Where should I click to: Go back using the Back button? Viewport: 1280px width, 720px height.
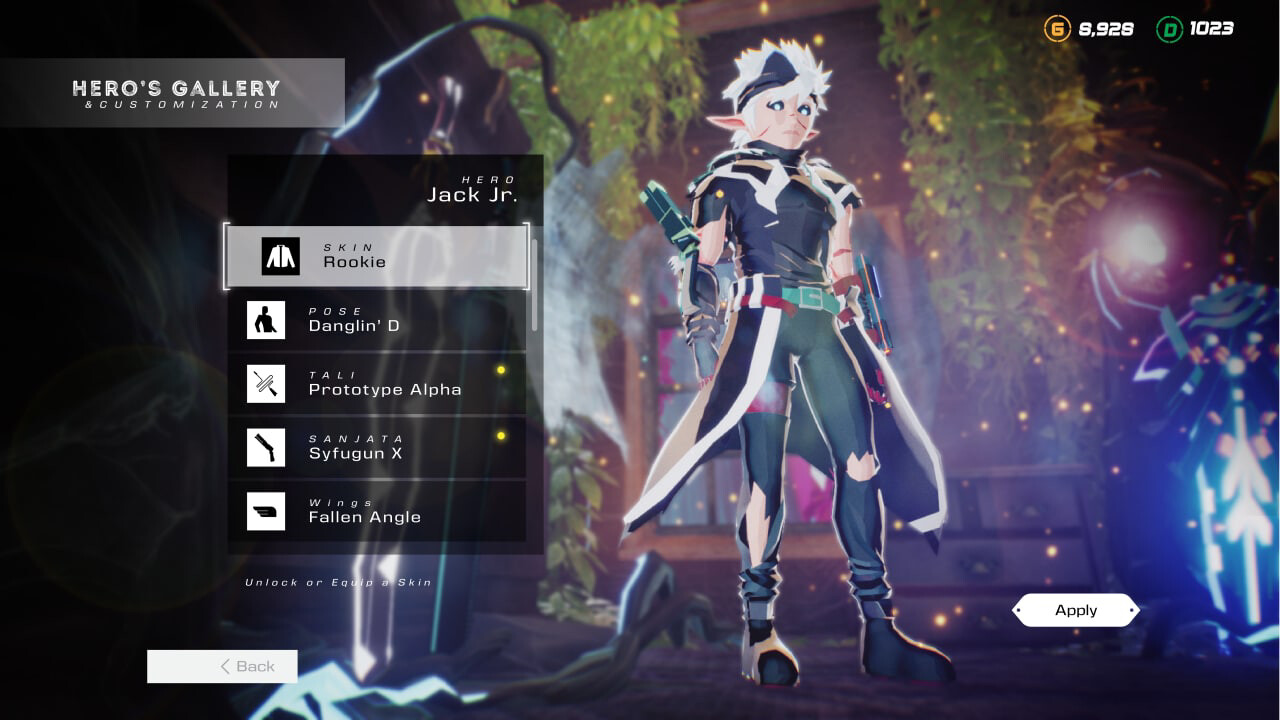[x=222, y=666]
